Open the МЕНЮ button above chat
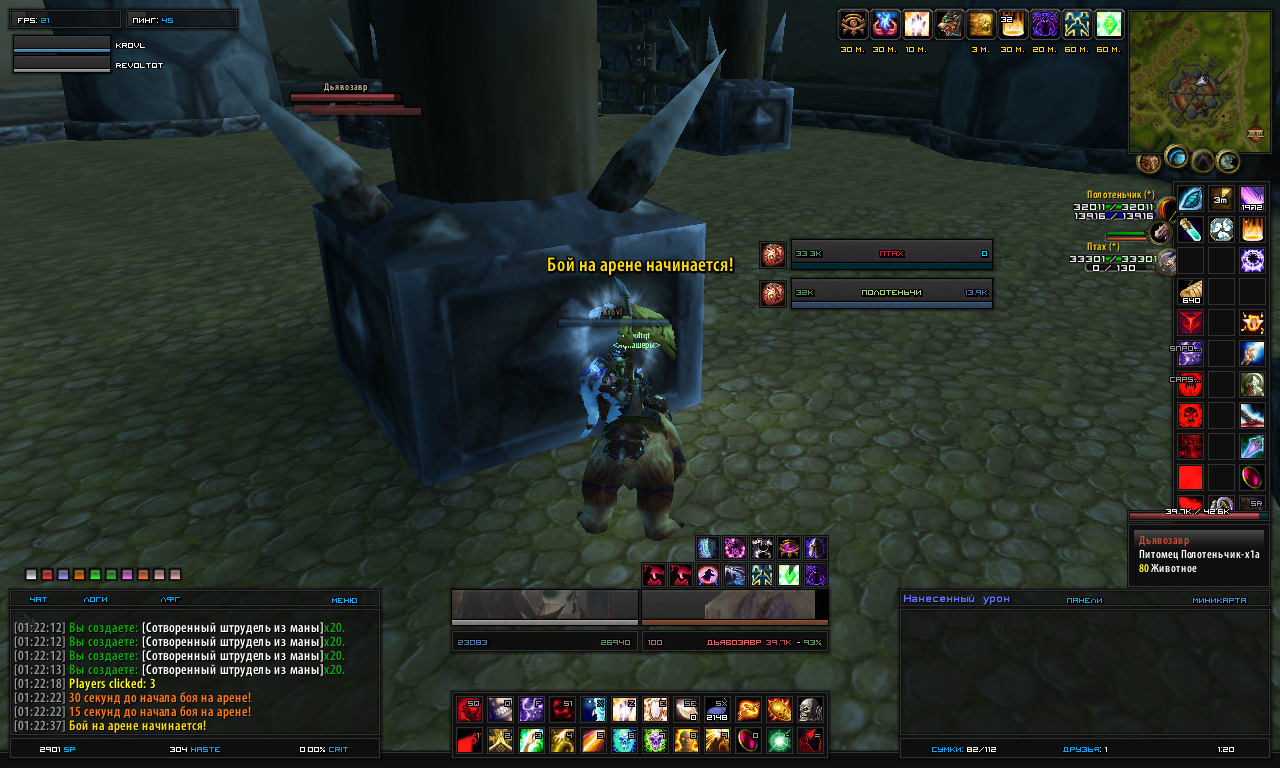The width and height of the screenshot is (1280, 768). pyautogui.click(x=343, y=600)
